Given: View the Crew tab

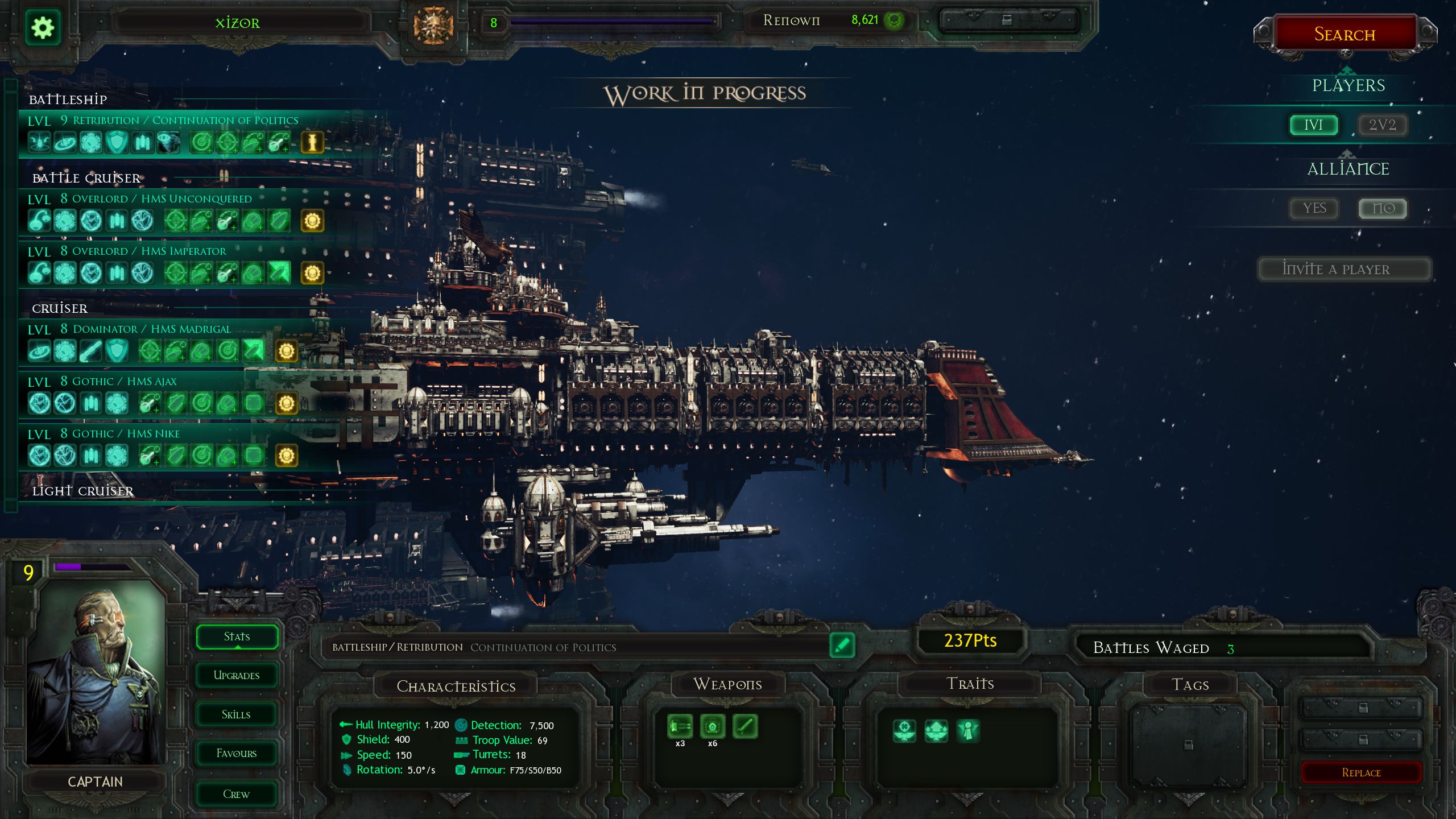Looking at the screenshot, I should (x=237, y=794).
